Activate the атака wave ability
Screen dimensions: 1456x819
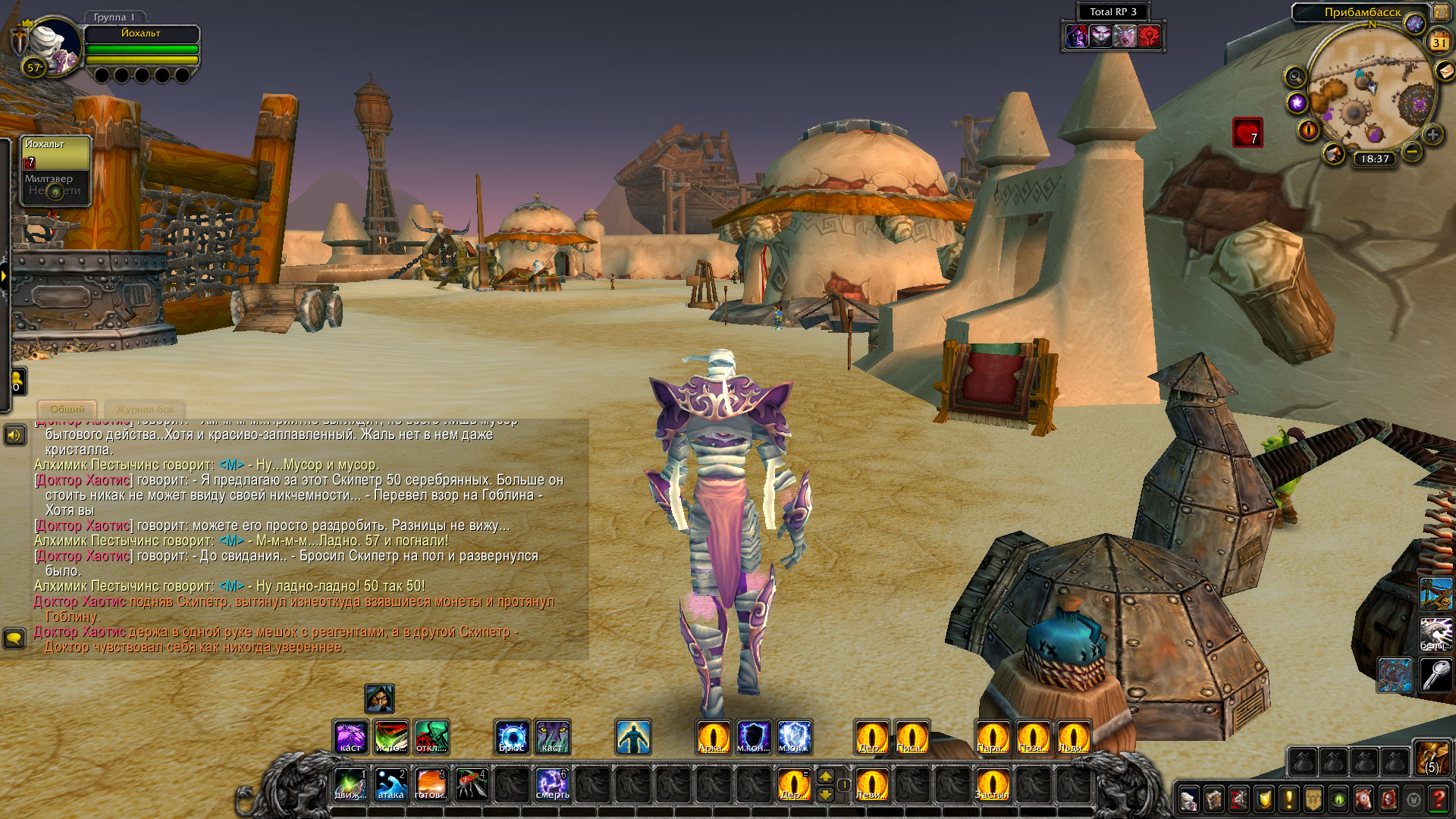[391, 784]
